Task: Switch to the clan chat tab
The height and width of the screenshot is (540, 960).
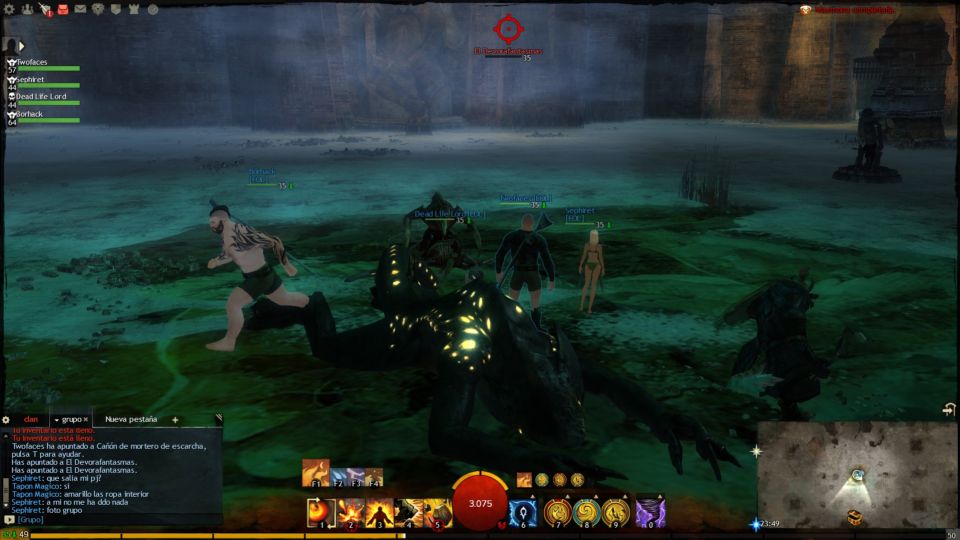Action: pyautogui.click(x=31, y=420)
